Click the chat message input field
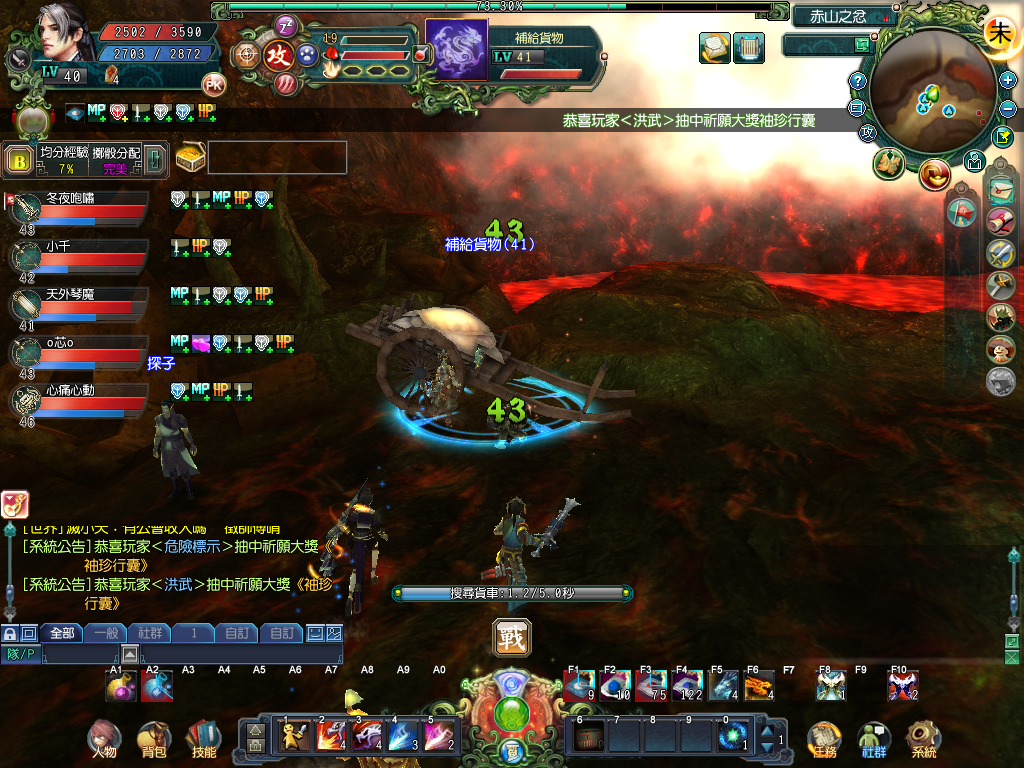Image resolution: width=1024 pixels, height=768 pixels. point(190,655)
